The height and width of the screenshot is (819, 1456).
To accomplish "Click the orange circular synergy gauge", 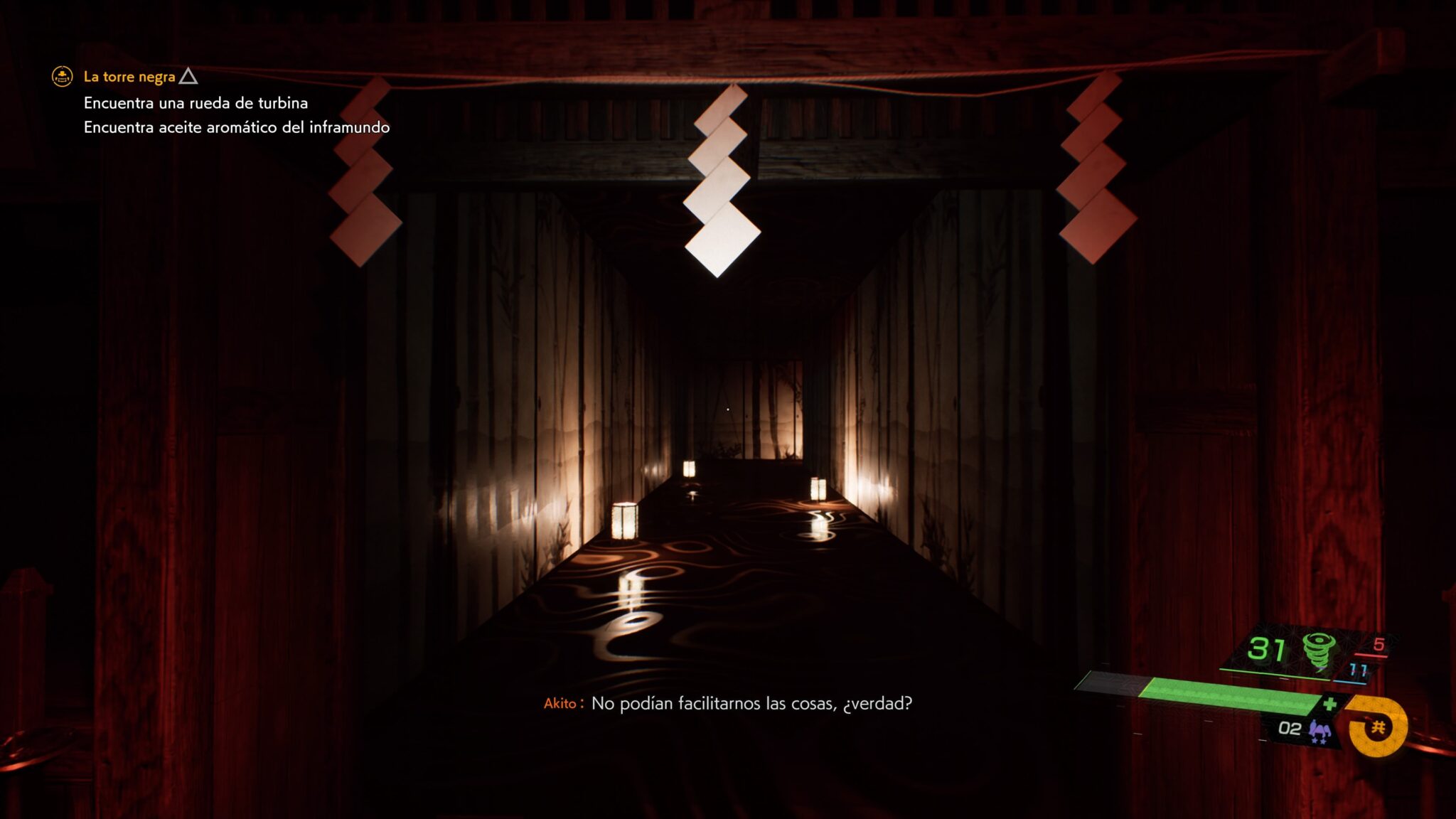I will pyautogui.click(x=1378, y=727).
